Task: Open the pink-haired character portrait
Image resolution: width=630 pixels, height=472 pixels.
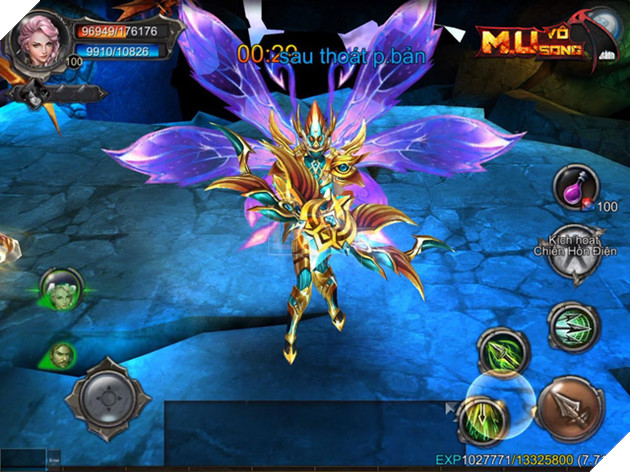Action: point(34,39)
